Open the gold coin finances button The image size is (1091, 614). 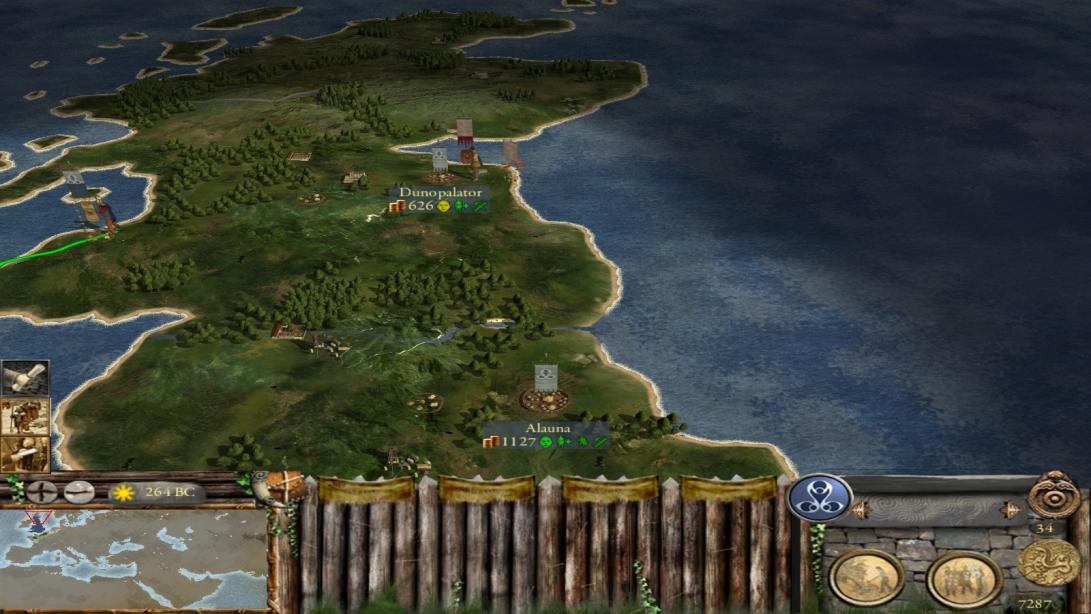point(1049,563)
